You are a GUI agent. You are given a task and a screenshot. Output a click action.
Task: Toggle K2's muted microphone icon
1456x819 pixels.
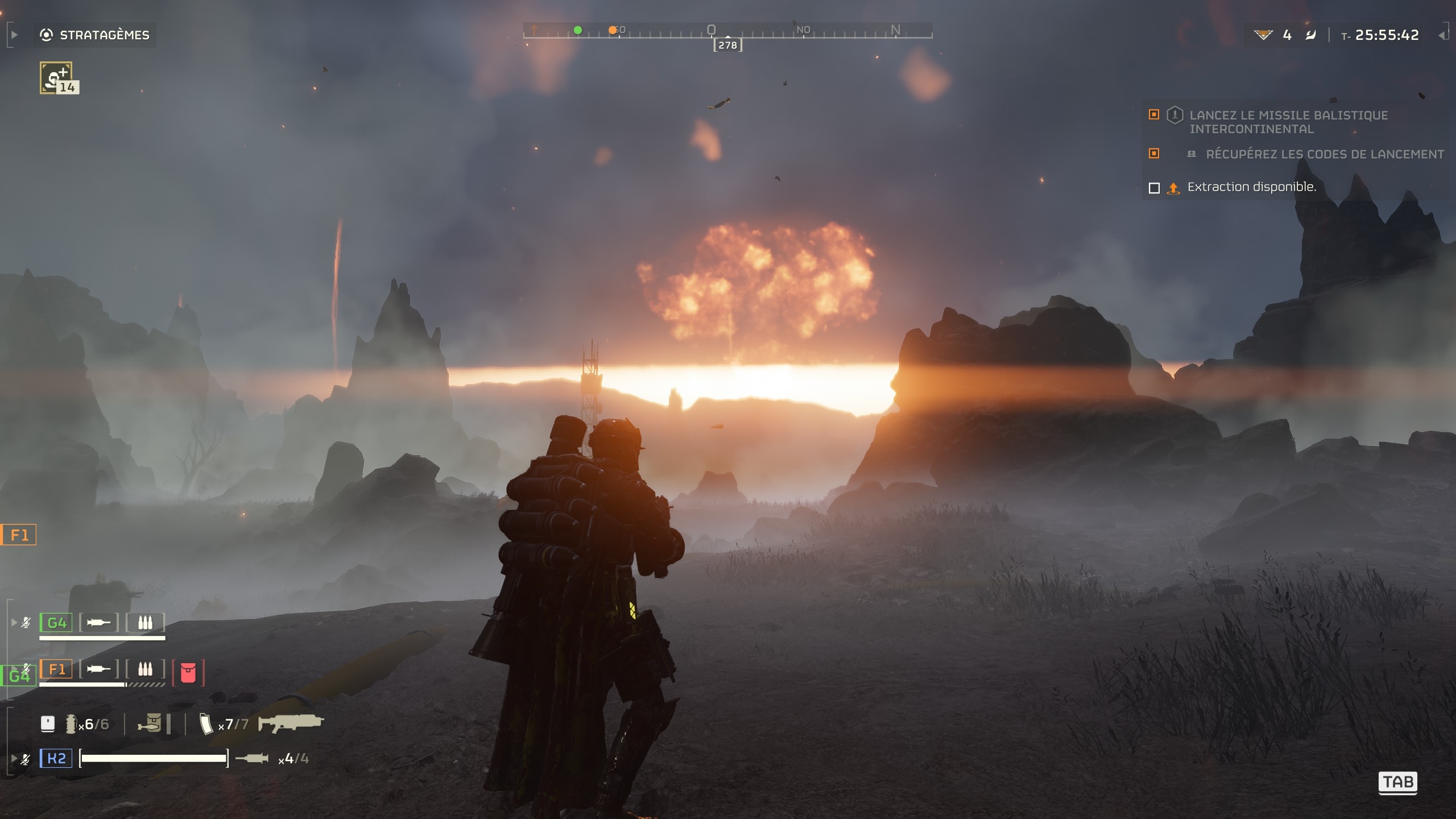pyautogui.click(x=26, y=759)
